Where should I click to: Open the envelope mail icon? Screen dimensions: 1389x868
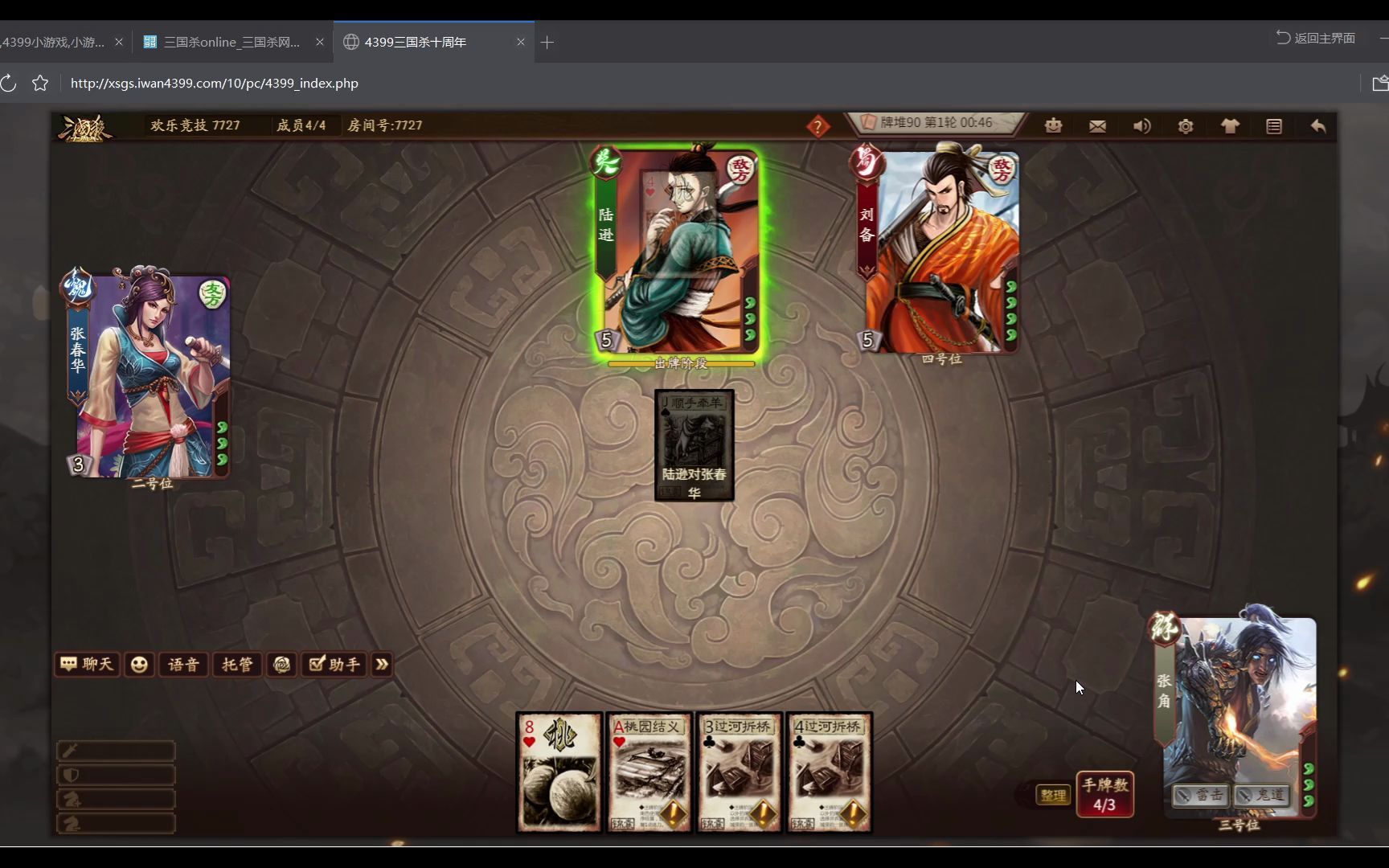(1097, 126)
